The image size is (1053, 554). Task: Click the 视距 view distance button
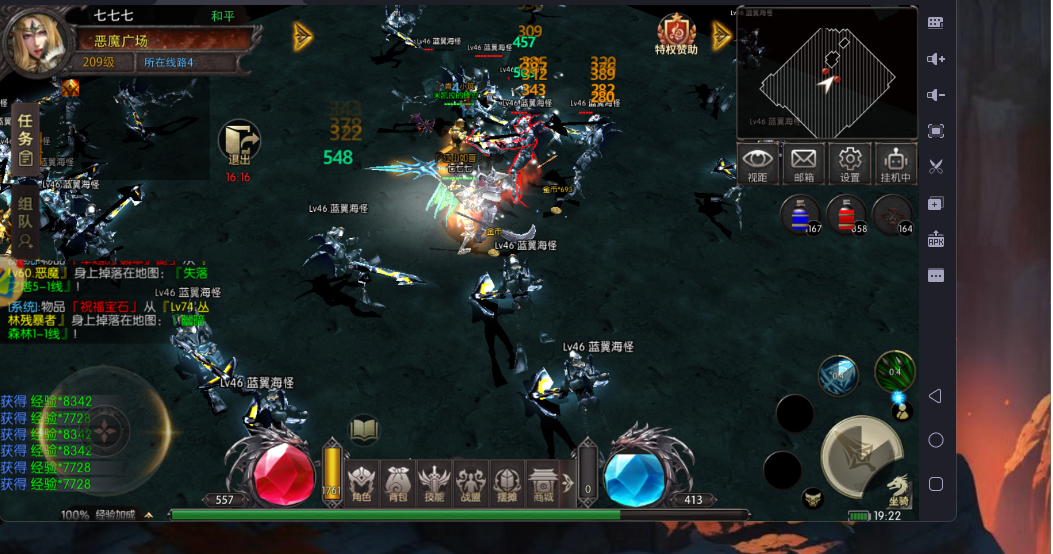[x=758, y=163]
